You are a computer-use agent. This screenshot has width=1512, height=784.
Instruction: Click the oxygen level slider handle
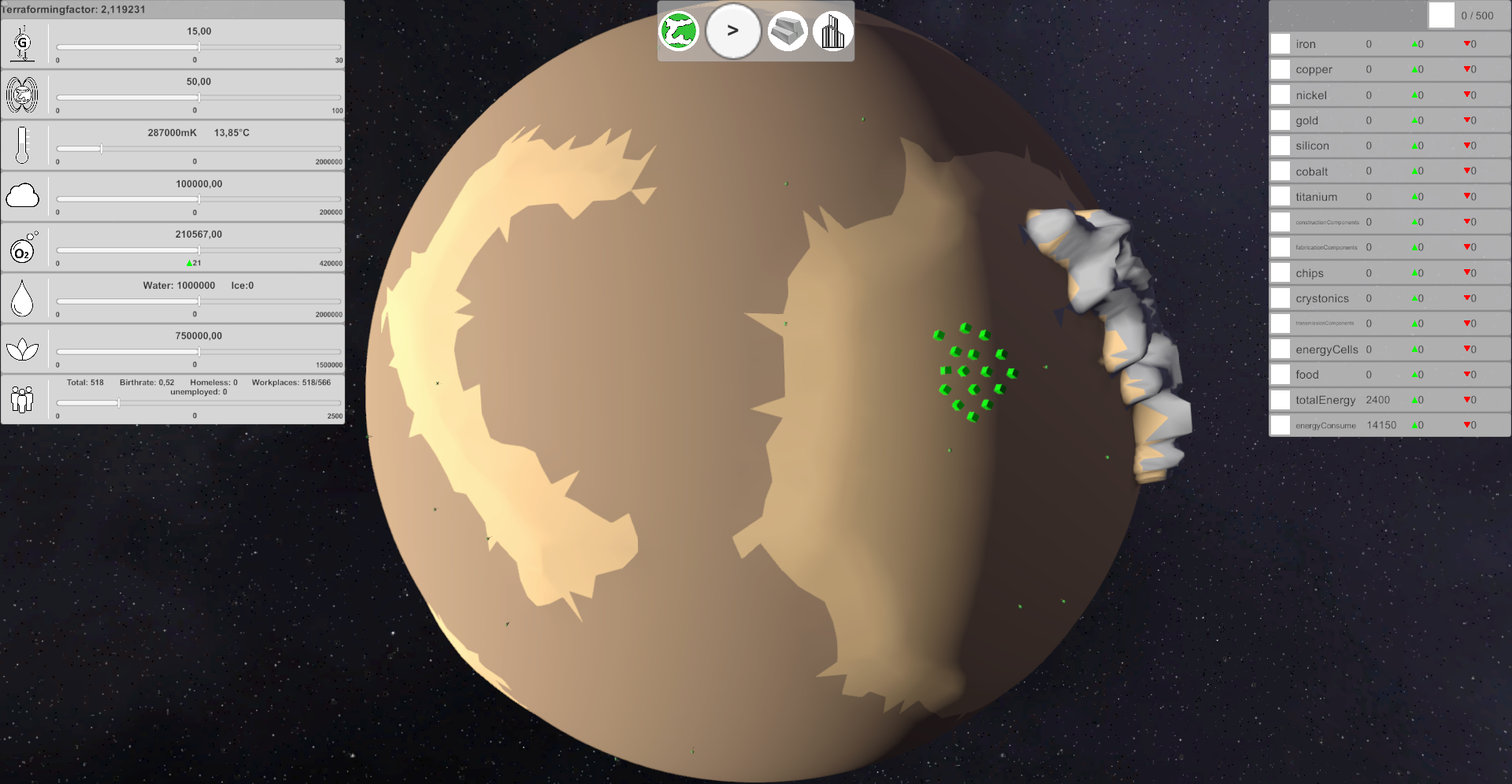coord(199,250)
